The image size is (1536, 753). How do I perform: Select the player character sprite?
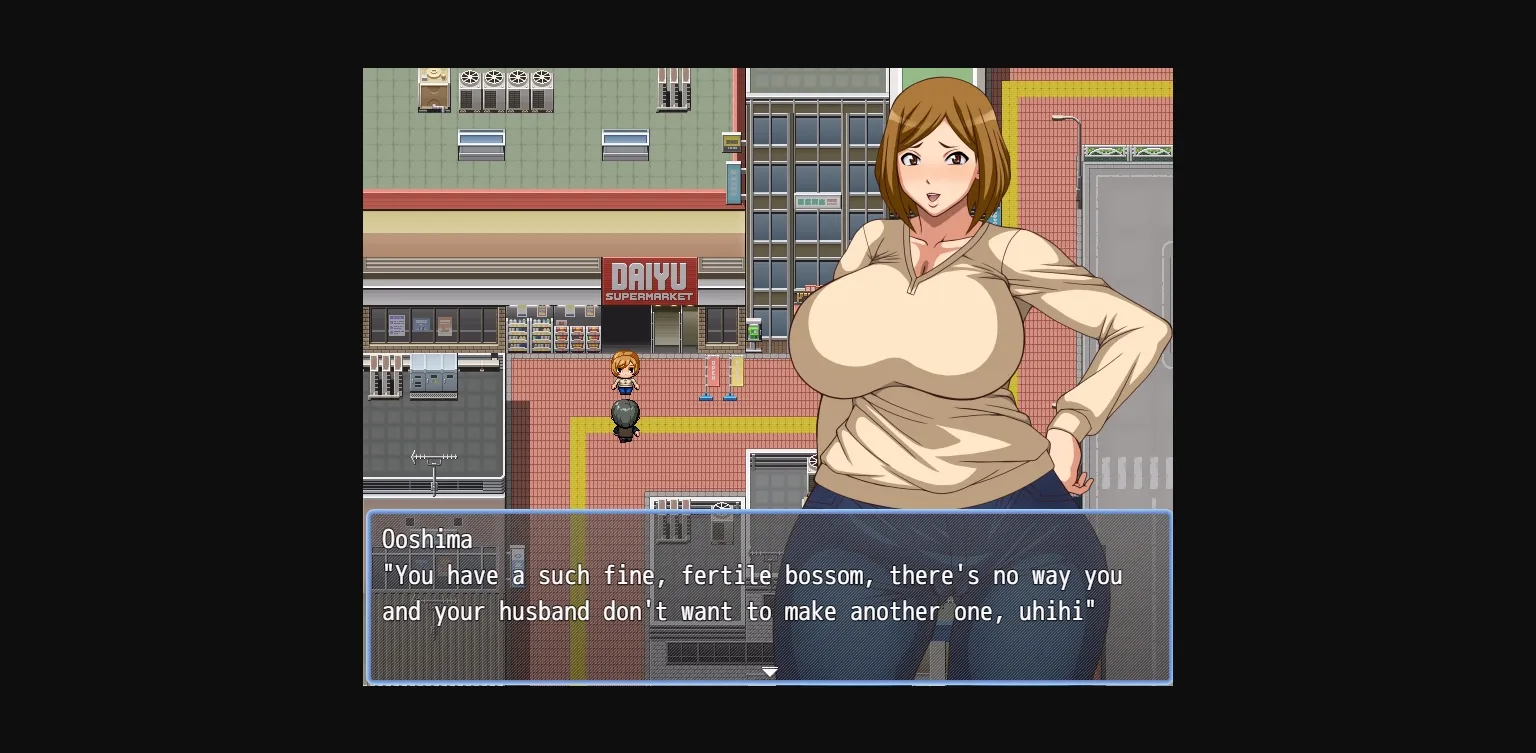pyautogui.click(x=625, y=370)
